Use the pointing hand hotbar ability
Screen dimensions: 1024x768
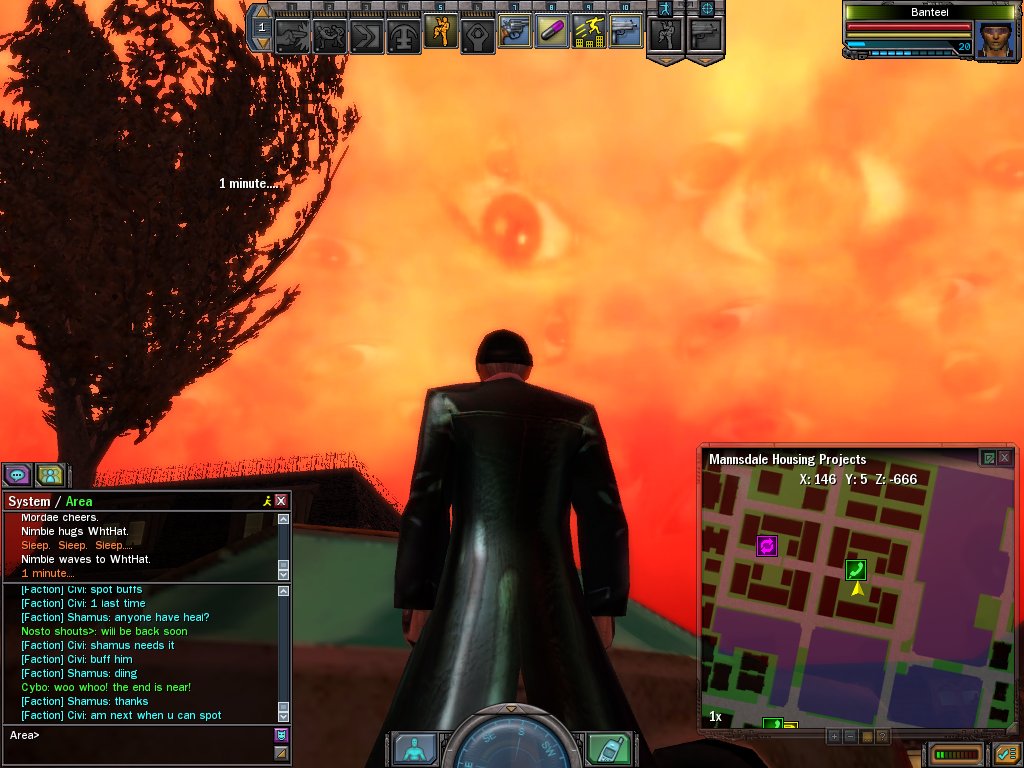292,36
